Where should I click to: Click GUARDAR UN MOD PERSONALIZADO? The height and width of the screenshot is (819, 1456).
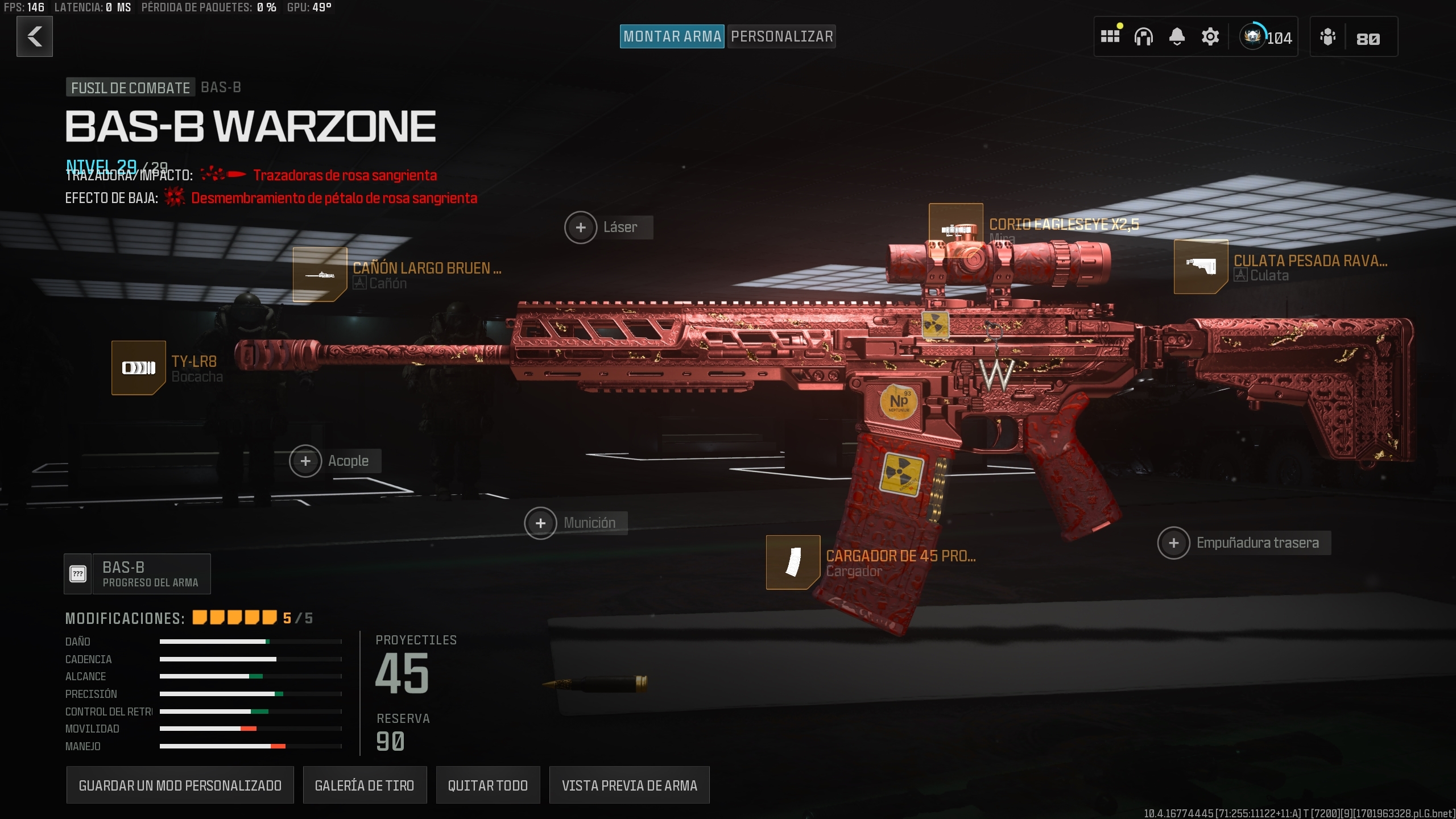coord(180,785)
